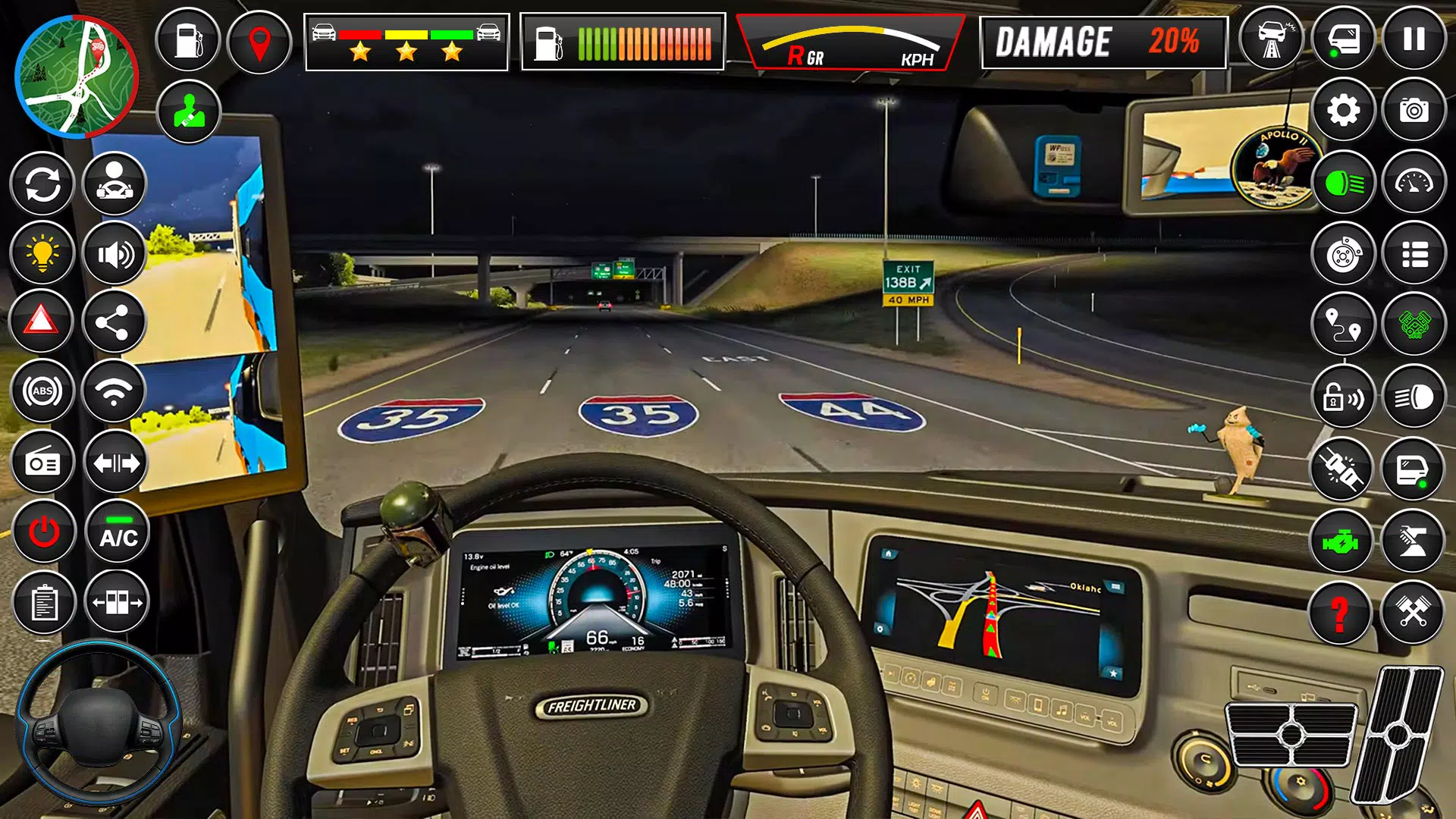Open the clipboard task list button
Screen dimensions: 1456x819
tap(44, 604)
